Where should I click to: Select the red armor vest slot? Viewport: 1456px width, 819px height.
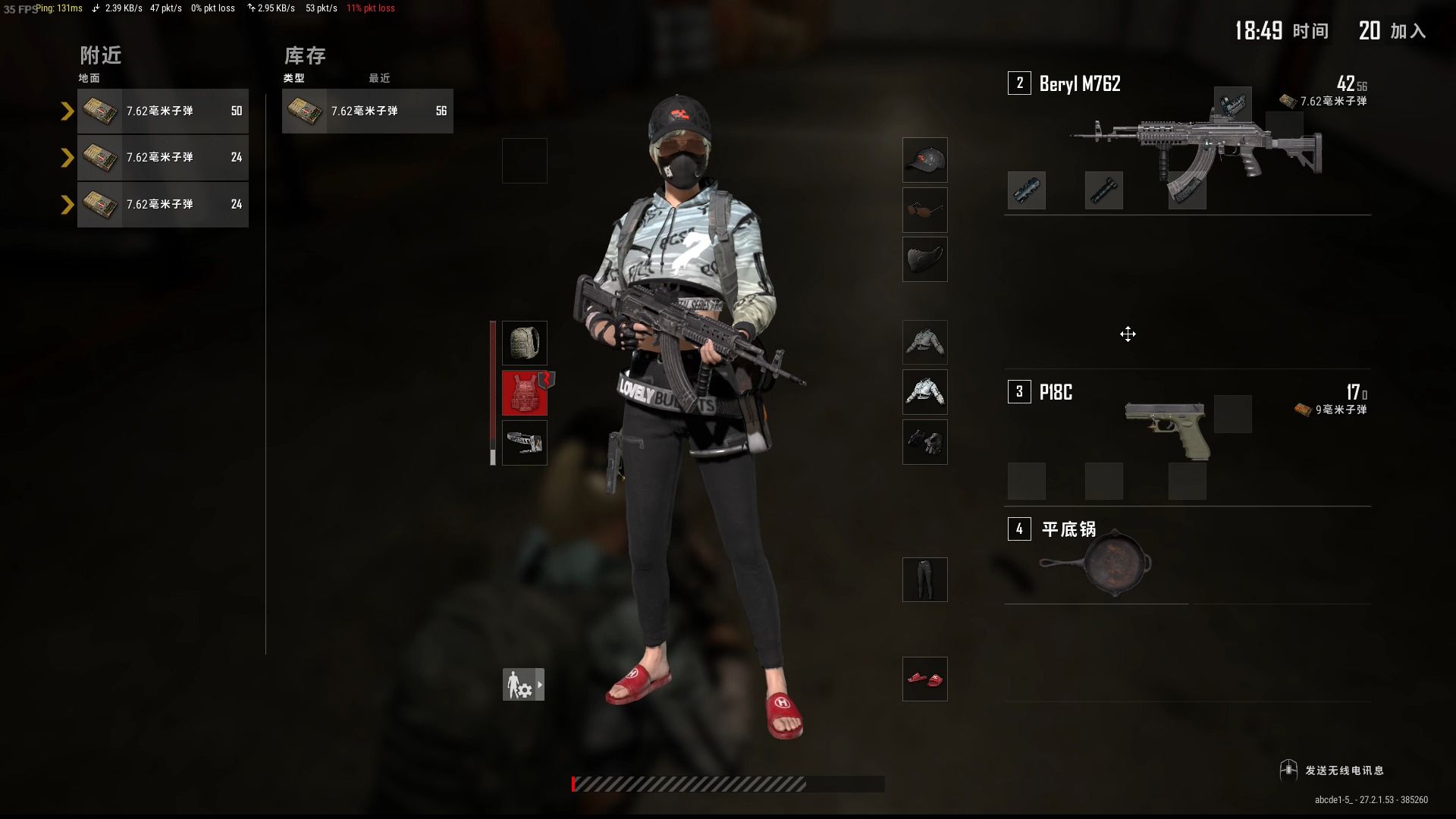point(524,393)
